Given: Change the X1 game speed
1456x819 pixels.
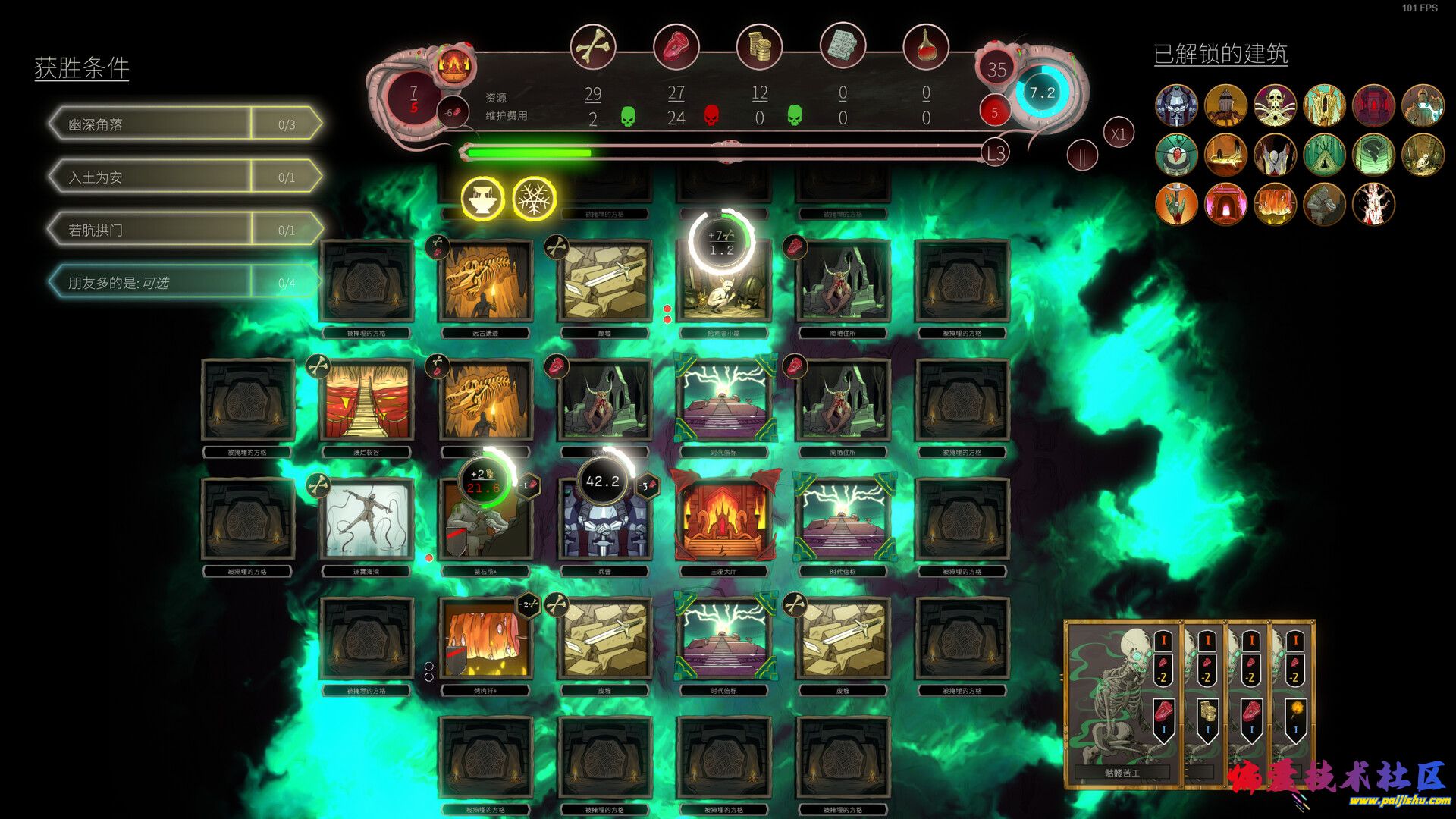Looking at the screenshot, I should (1118, 134).
